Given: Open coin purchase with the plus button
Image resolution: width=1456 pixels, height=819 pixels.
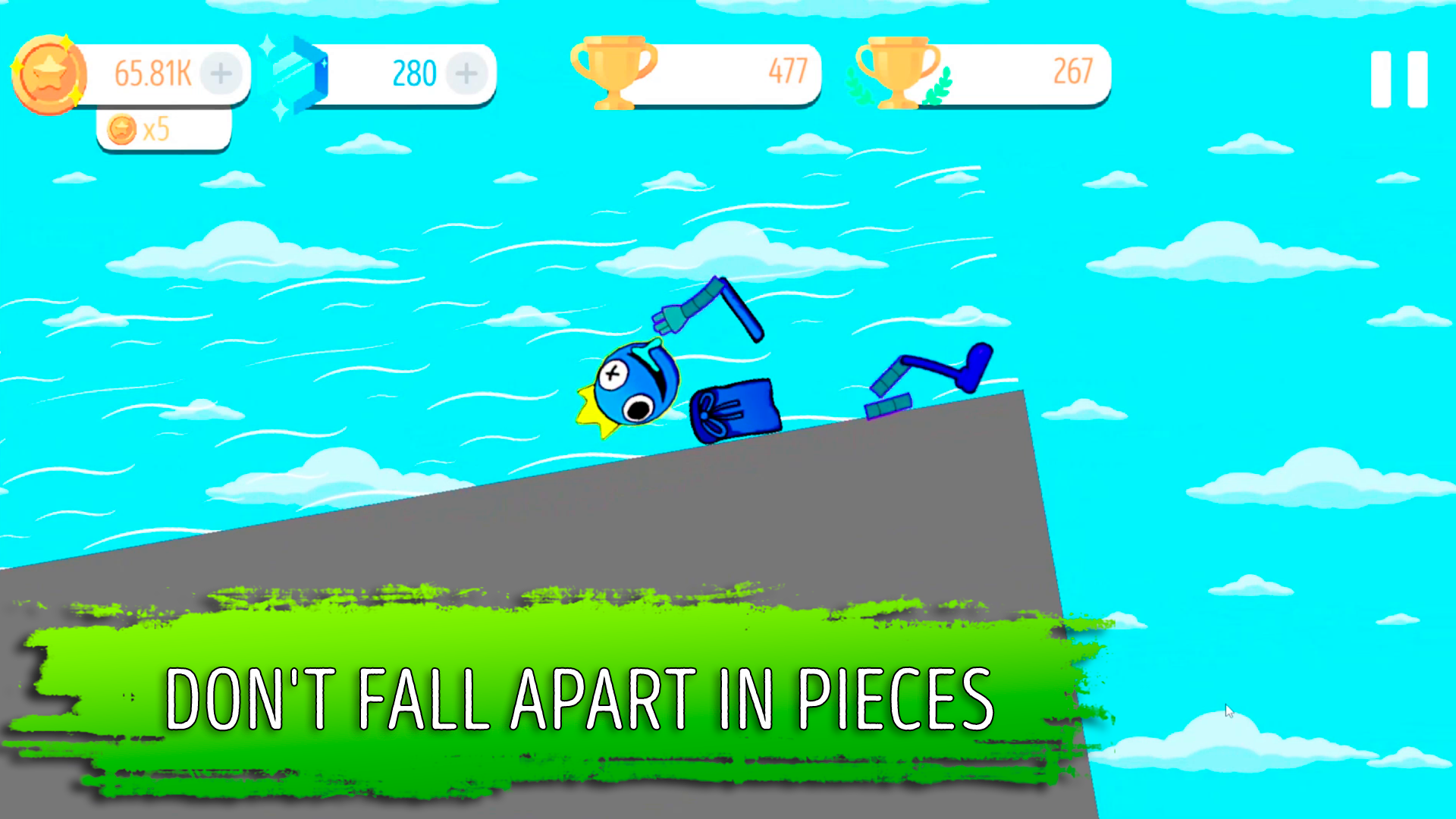Looking at the screenshot, I should pyautogui.click(x=221, y=74).
